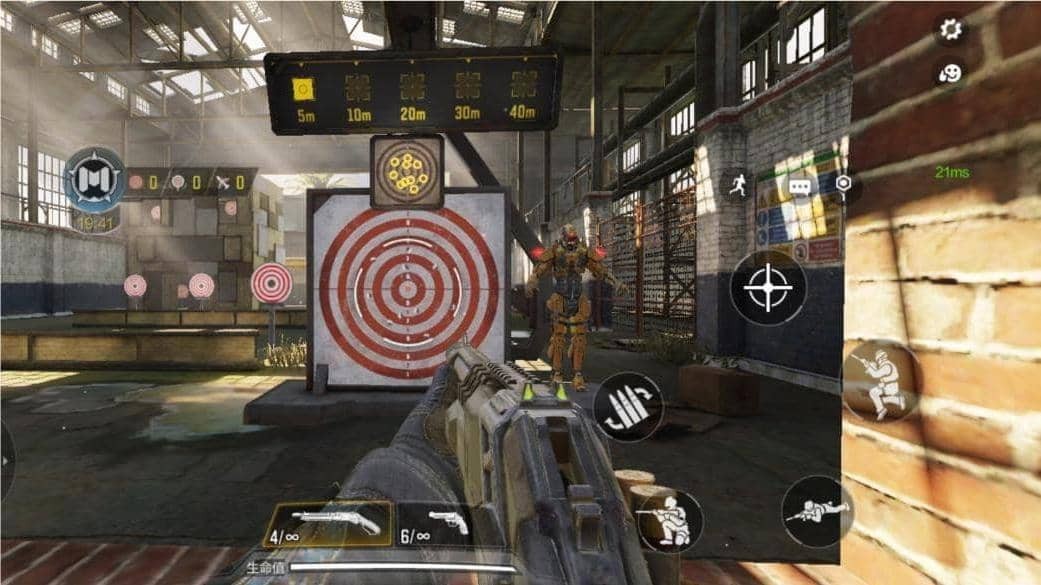Select the shotgun weapon slot
Image resolution: width=1041 pixels, height=585 pixels.
tap(328, 524)
